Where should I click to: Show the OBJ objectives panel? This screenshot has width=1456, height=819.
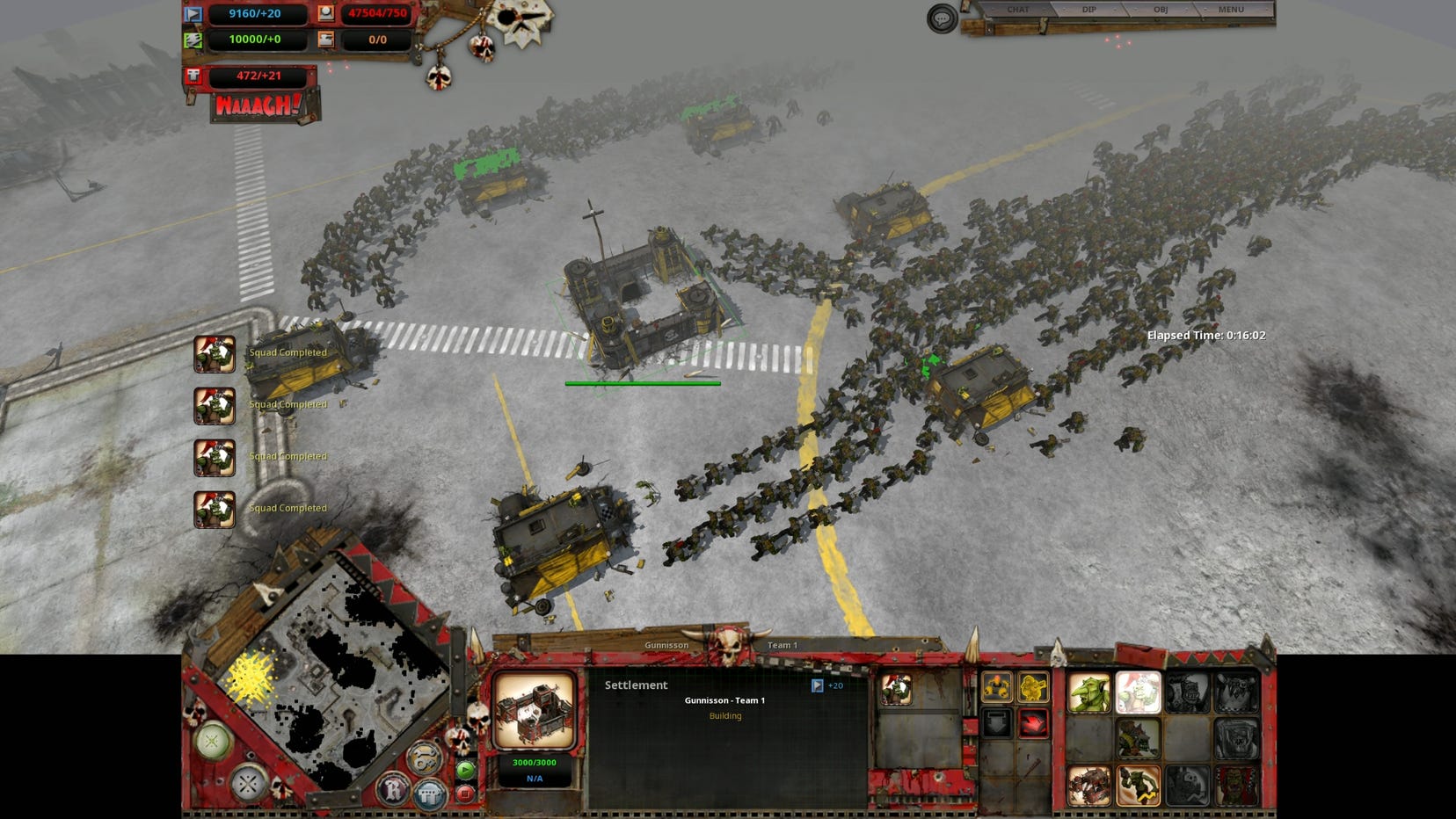[1161, 10]
